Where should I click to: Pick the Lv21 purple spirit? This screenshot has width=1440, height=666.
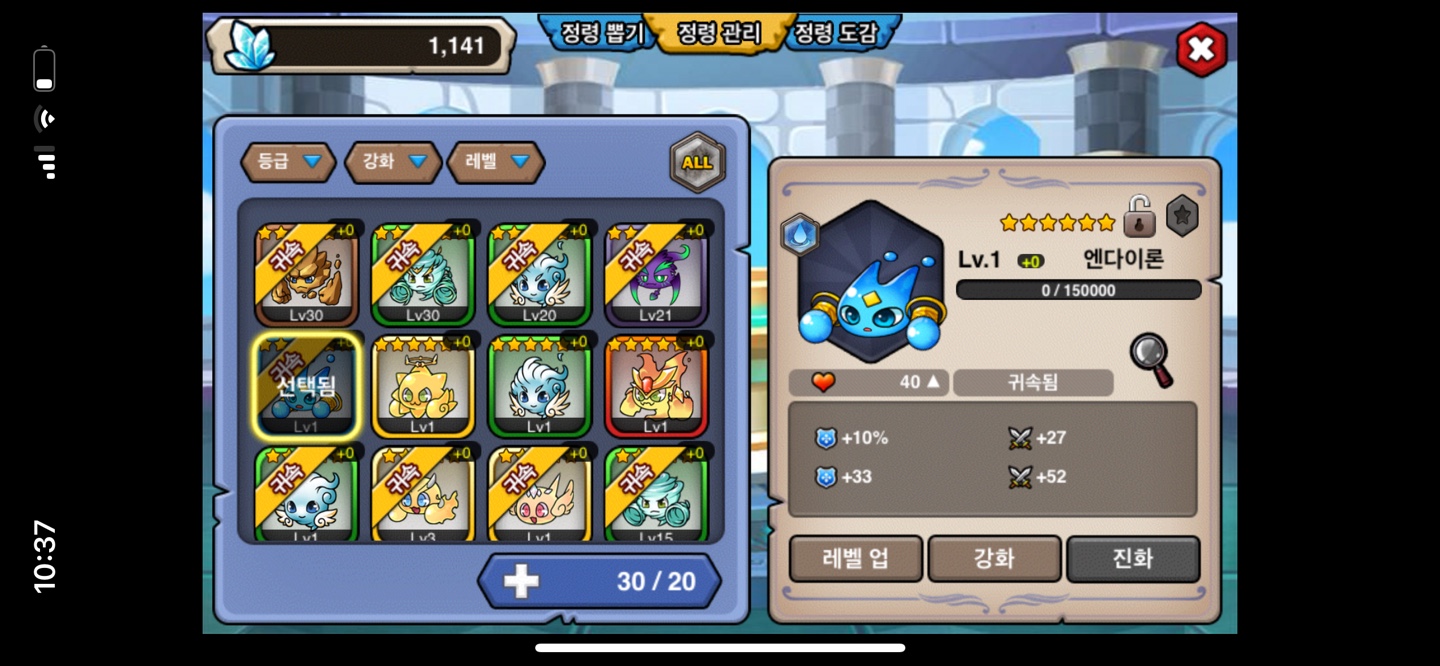pos(656,274)
